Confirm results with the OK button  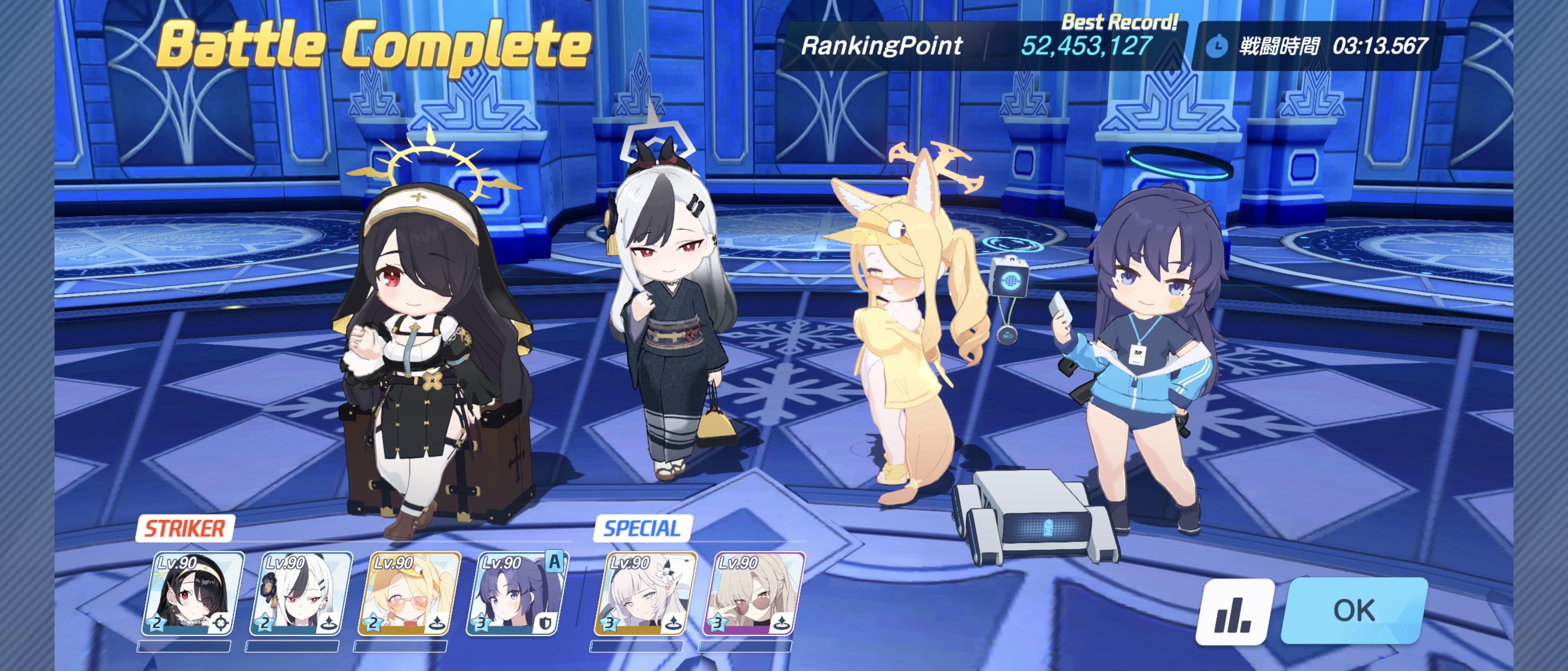pos(1354,610)
